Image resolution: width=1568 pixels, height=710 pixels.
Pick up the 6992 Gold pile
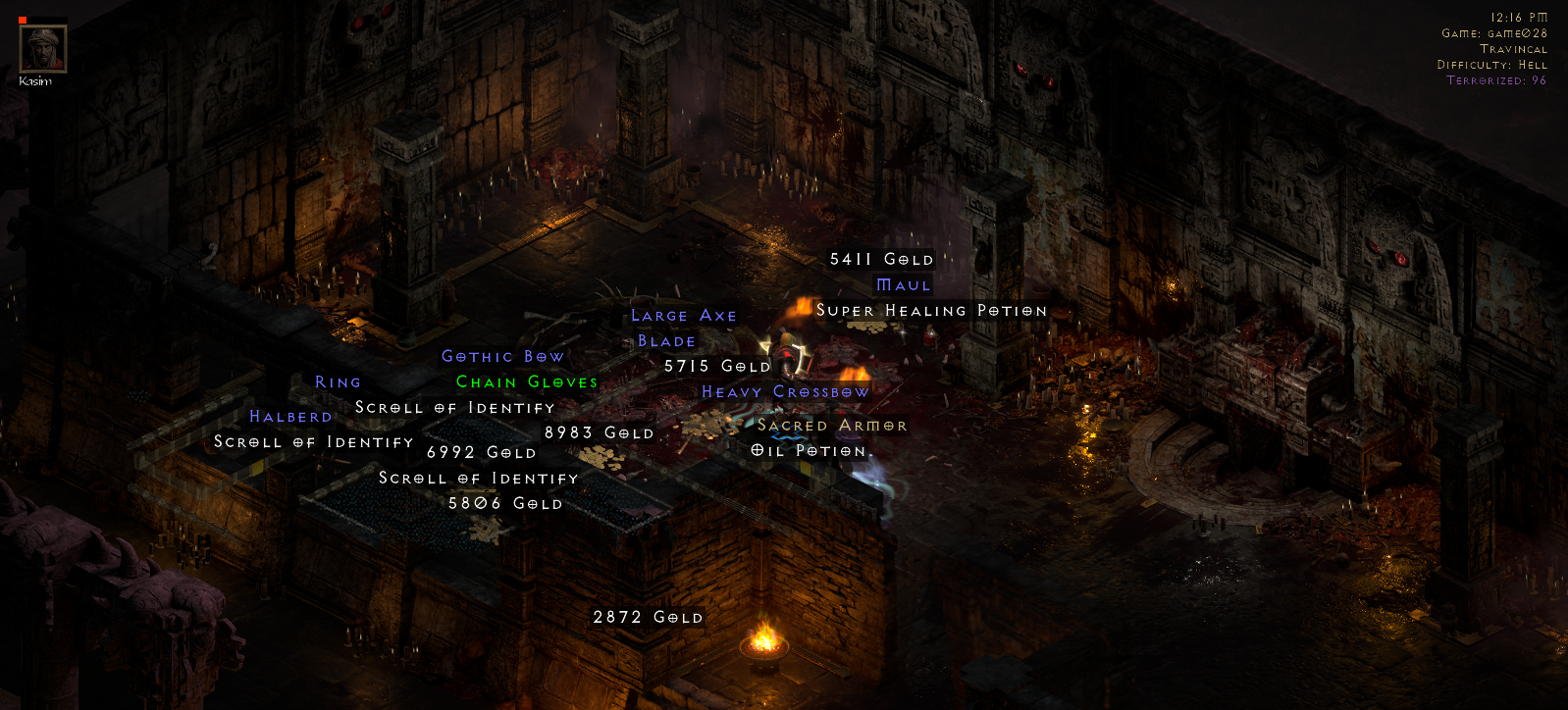480,452
